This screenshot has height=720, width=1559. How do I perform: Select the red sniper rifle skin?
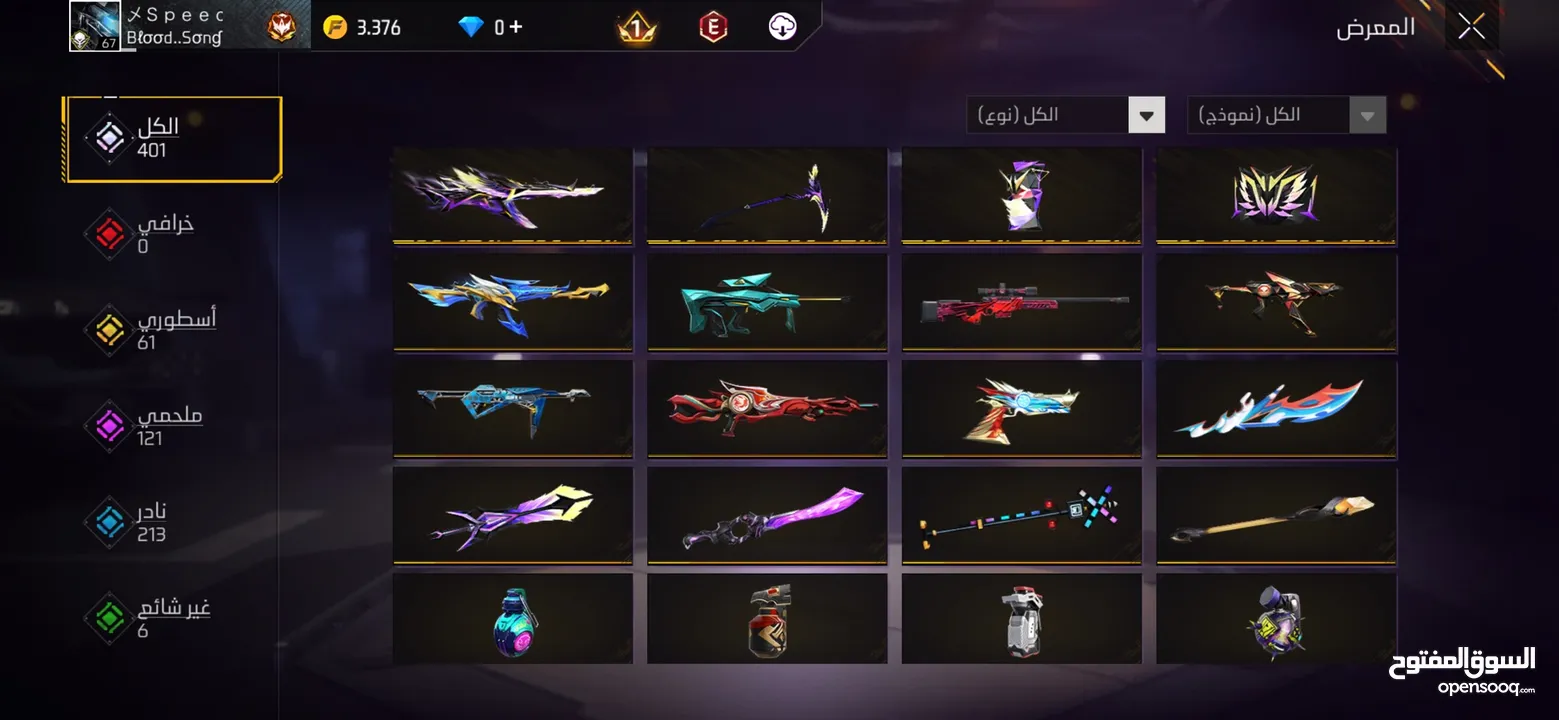tap(1021, 301)
